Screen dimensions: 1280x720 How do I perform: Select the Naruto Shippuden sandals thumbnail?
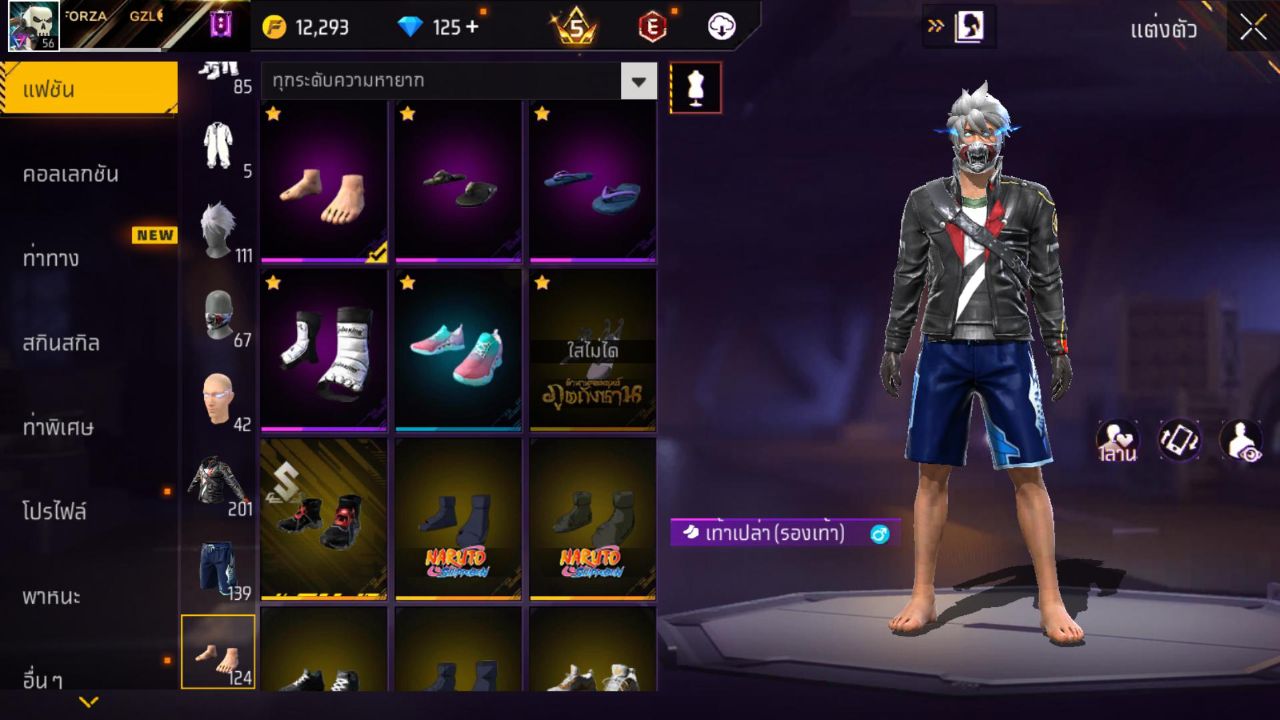[x=458, y=517]
